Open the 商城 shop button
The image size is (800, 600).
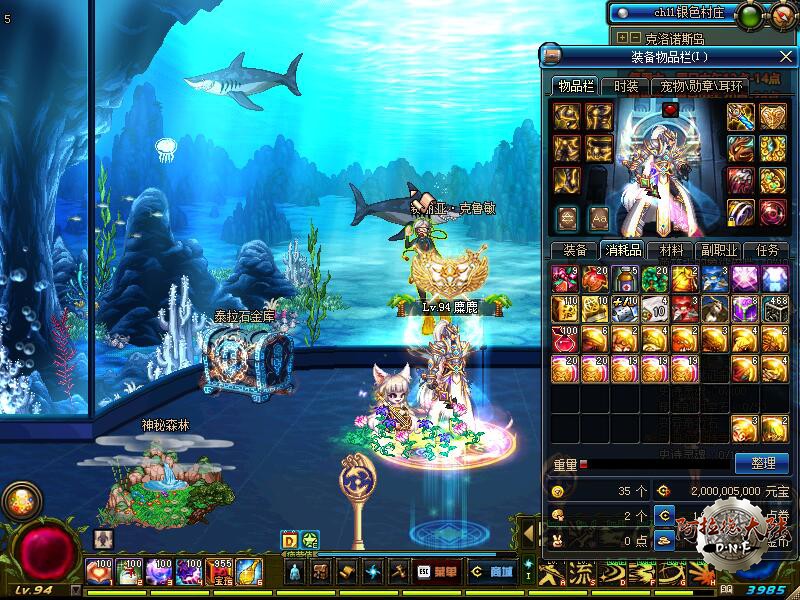pyautogui.click(x=492, y=572)
